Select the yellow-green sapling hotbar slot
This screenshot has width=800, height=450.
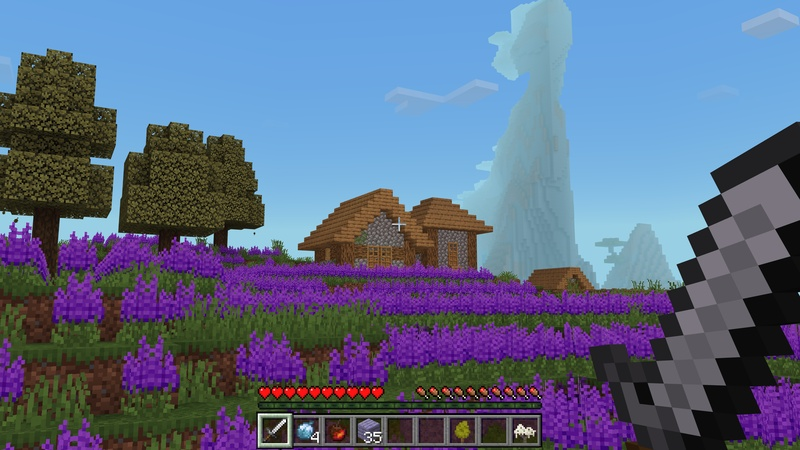coord(462,430)
